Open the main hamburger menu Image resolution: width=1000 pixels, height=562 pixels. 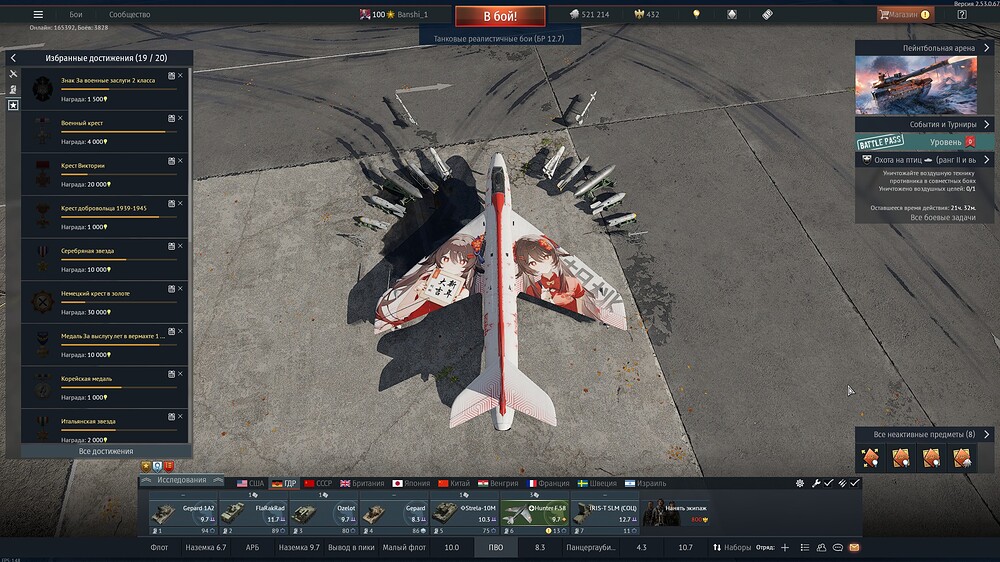point(38,15)
